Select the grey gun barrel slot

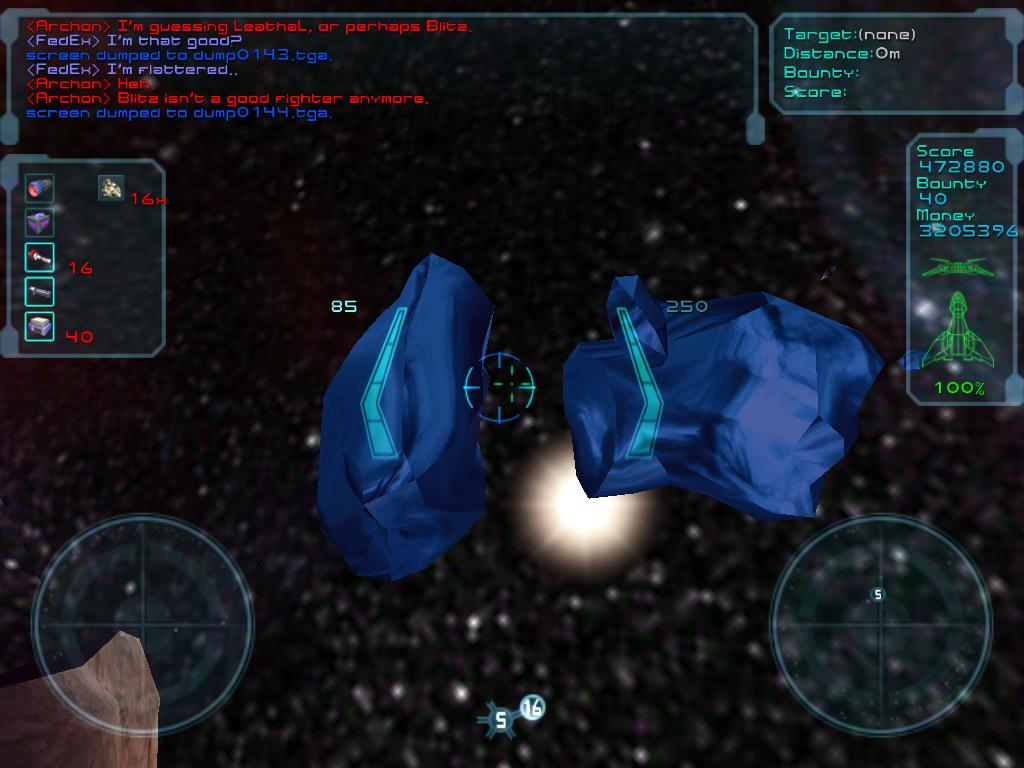coord(40,292)
